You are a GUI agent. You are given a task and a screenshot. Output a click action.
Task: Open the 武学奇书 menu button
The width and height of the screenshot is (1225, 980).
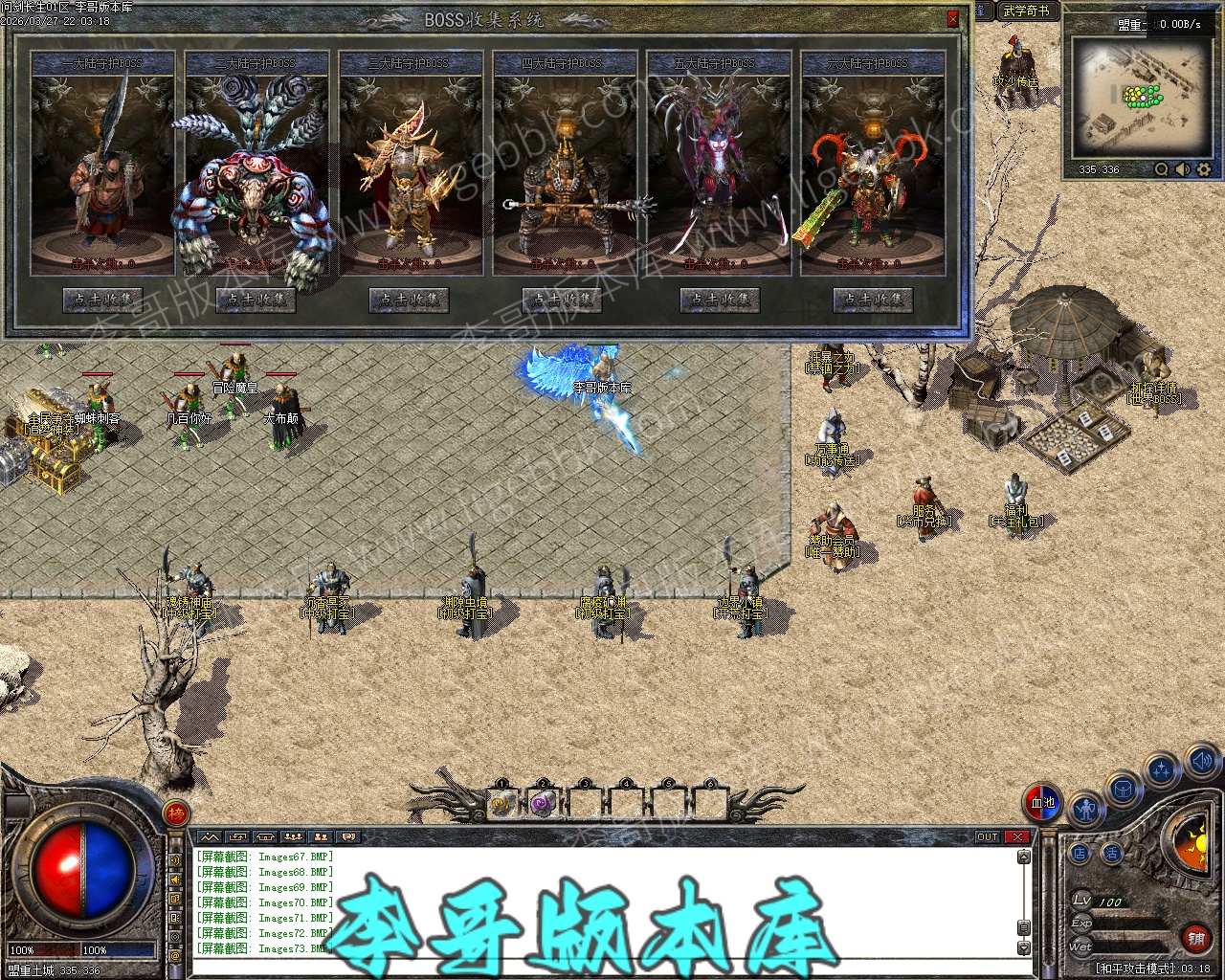click(x=1026, y=11)
